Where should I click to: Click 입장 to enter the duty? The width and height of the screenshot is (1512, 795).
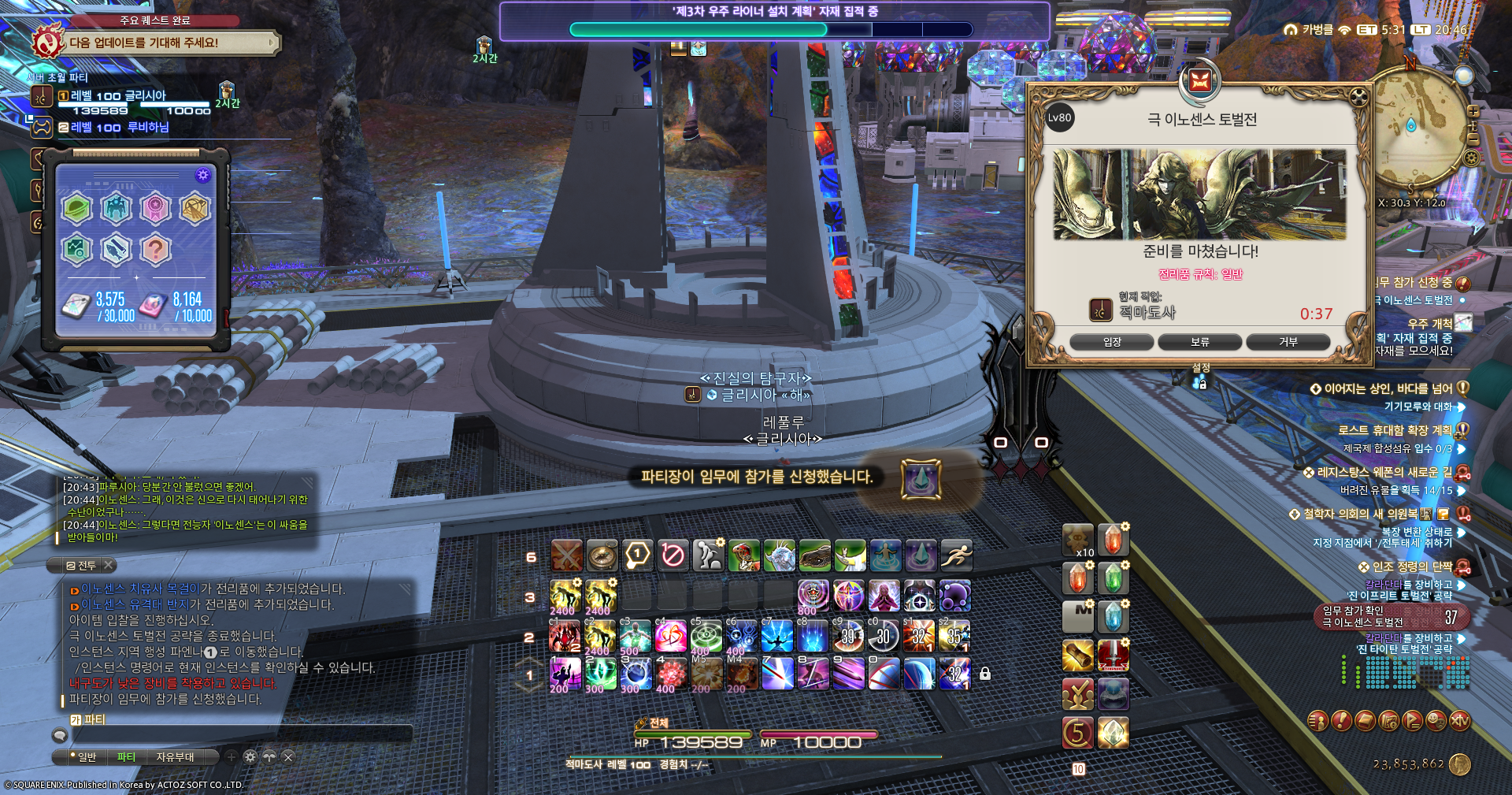click(x=1111, y=342)
